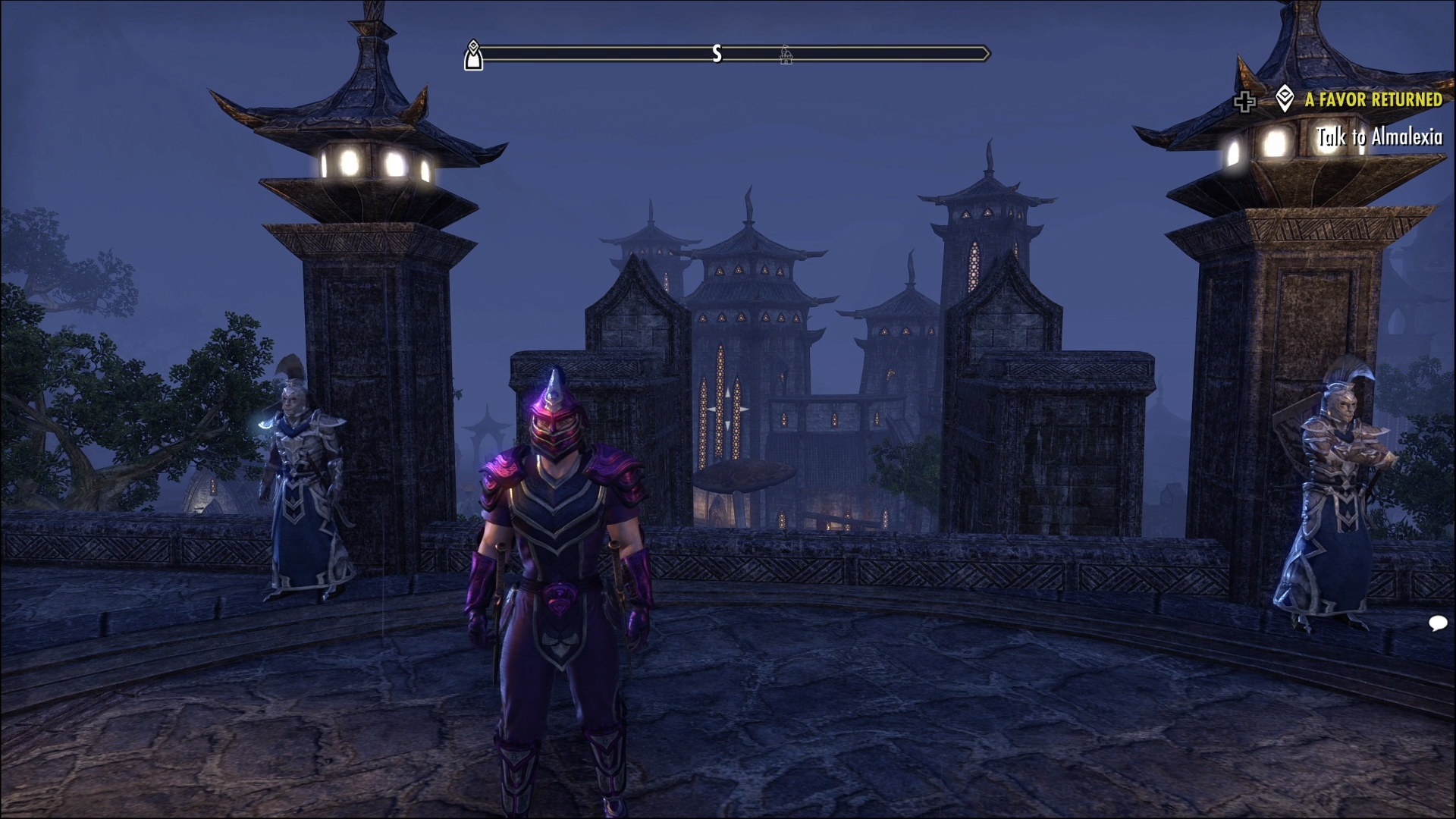Click the diamond quest icon beside the quest title

pos(1284,99)
